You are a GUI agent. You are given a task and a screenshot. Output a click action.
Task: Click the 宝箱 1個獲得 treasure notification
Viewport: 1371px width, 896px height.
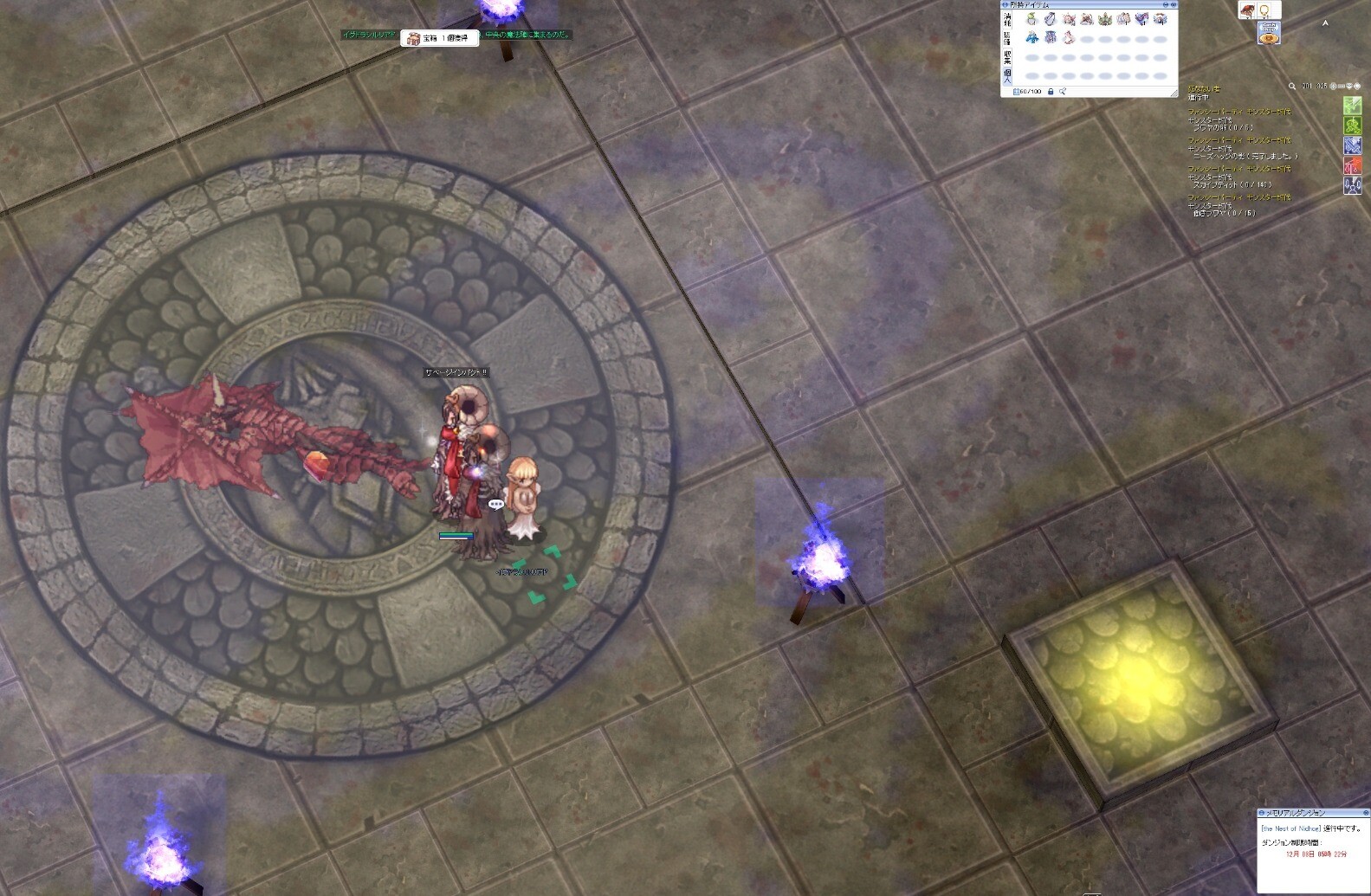pos(440,38)
